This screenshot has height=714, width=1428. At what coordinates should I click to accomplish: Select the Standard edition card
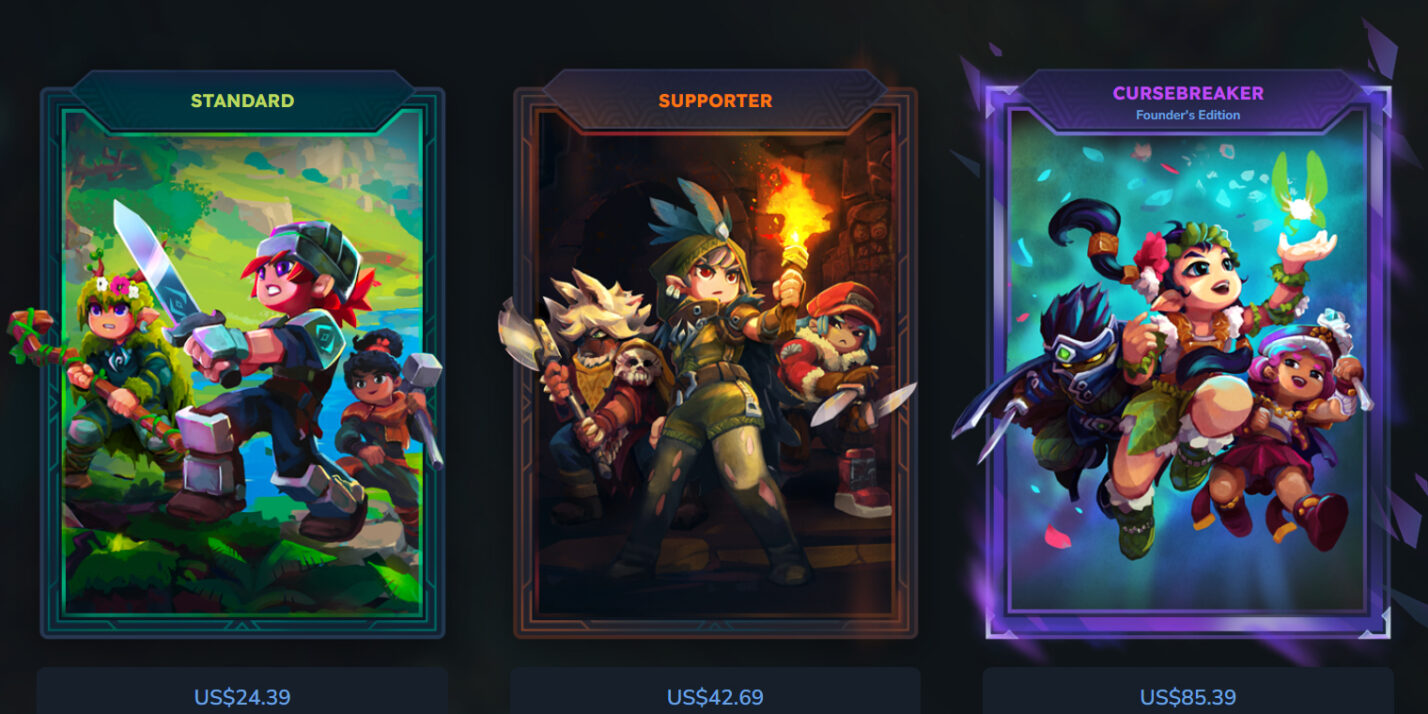pos(242,360)
